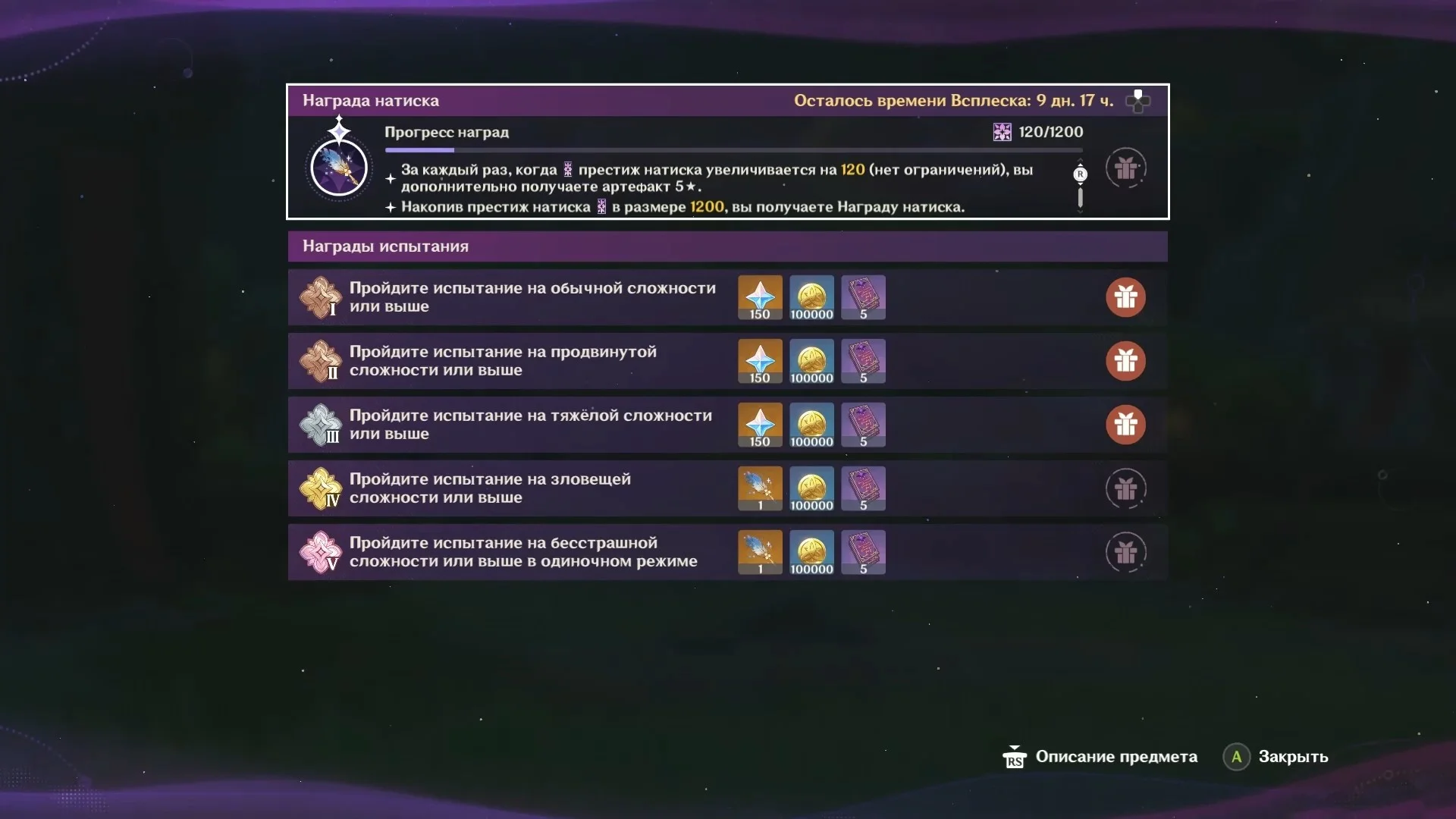This screenshot has width=1456, height=819.
Task: Select the row for ominous difficulty challenge
Action: 531,488
